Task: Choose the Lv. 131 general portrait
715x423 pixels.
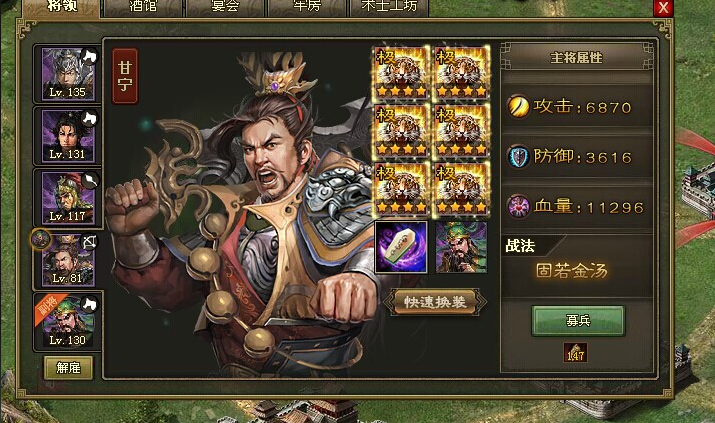Action: (x=68, y=134)
